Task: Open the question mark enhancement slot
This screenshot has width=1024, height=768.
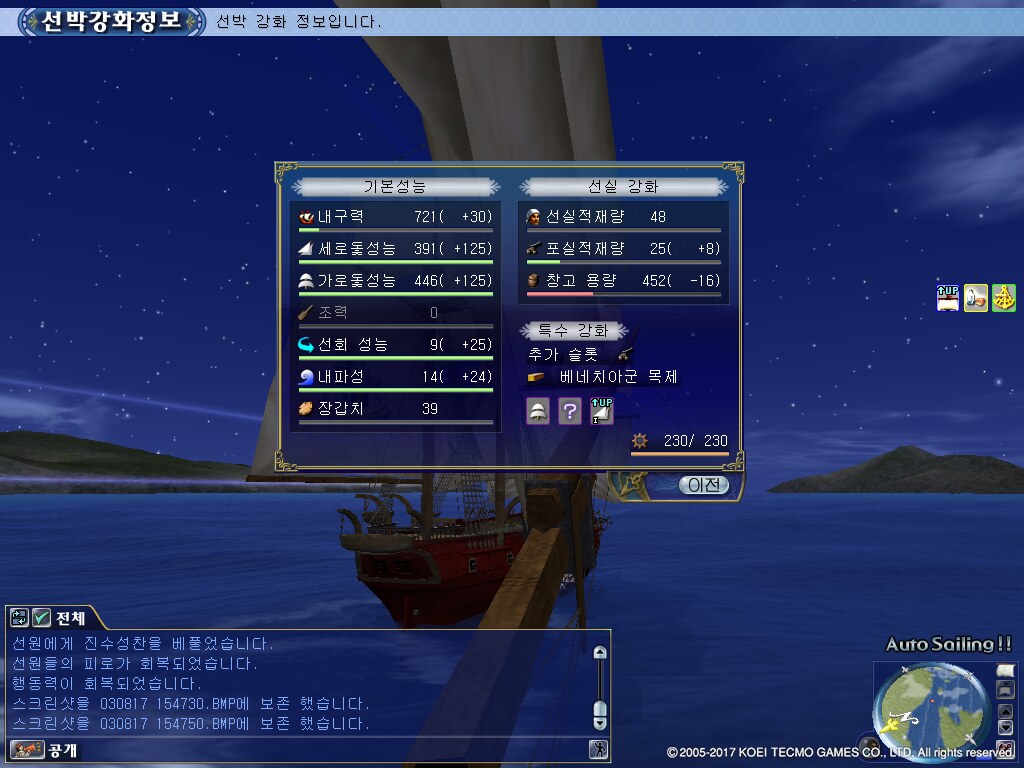Action: tap(569, 410)
